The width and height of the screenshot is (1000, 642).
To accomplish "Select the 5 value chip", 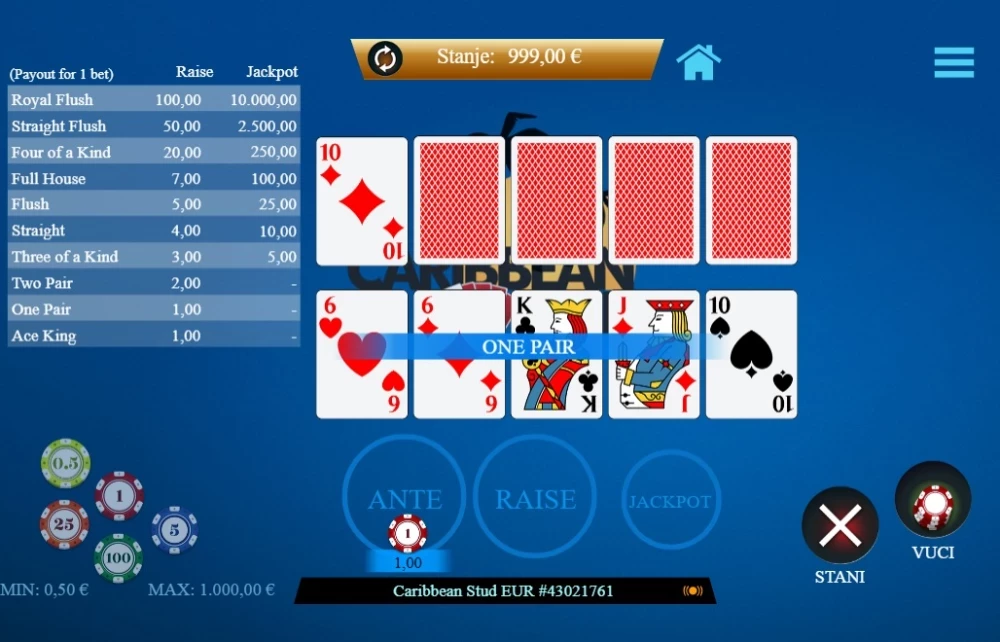I will pos(174,530).
